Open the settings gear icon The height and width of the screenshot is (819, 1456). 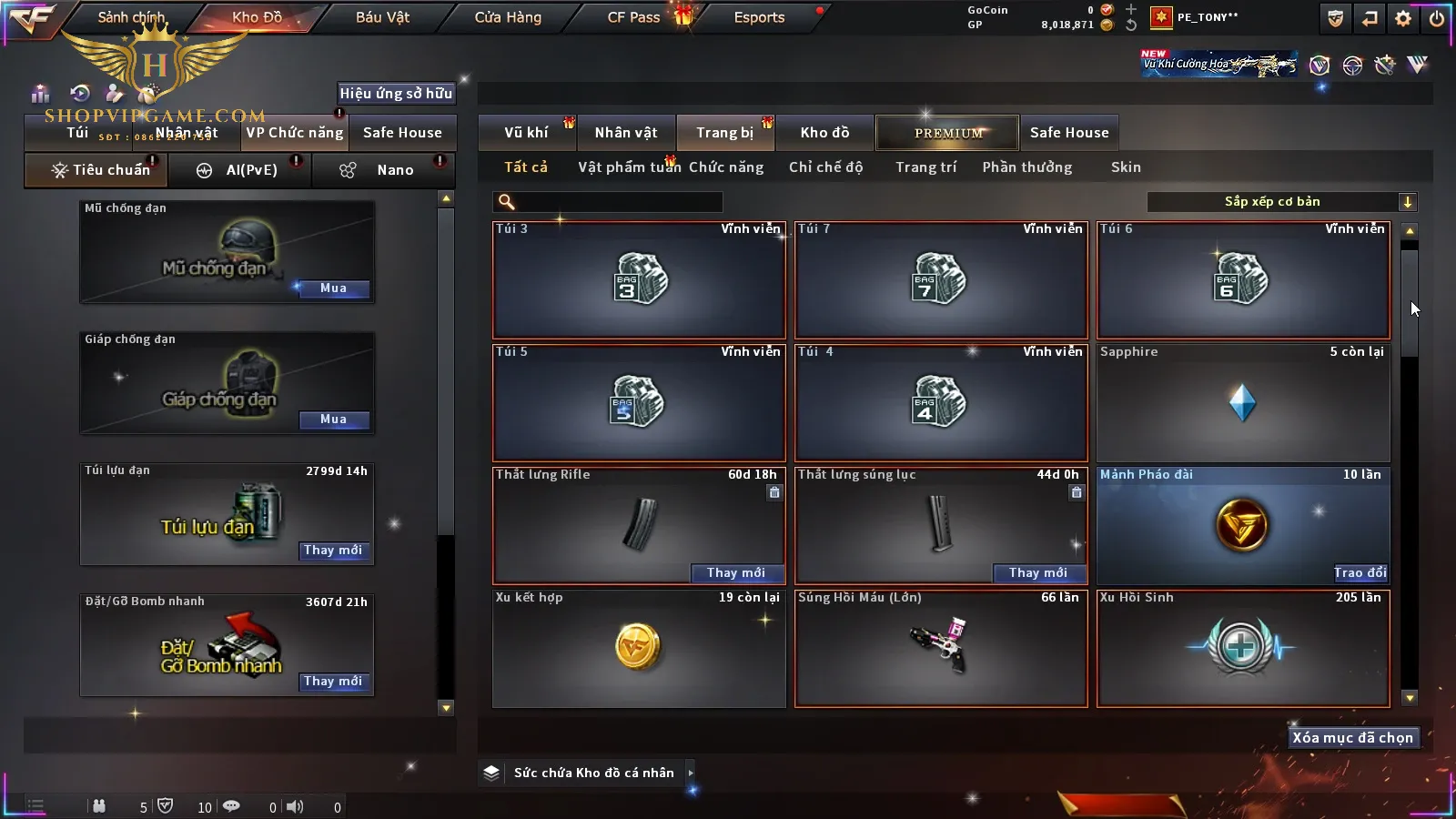coord(1403,18)
